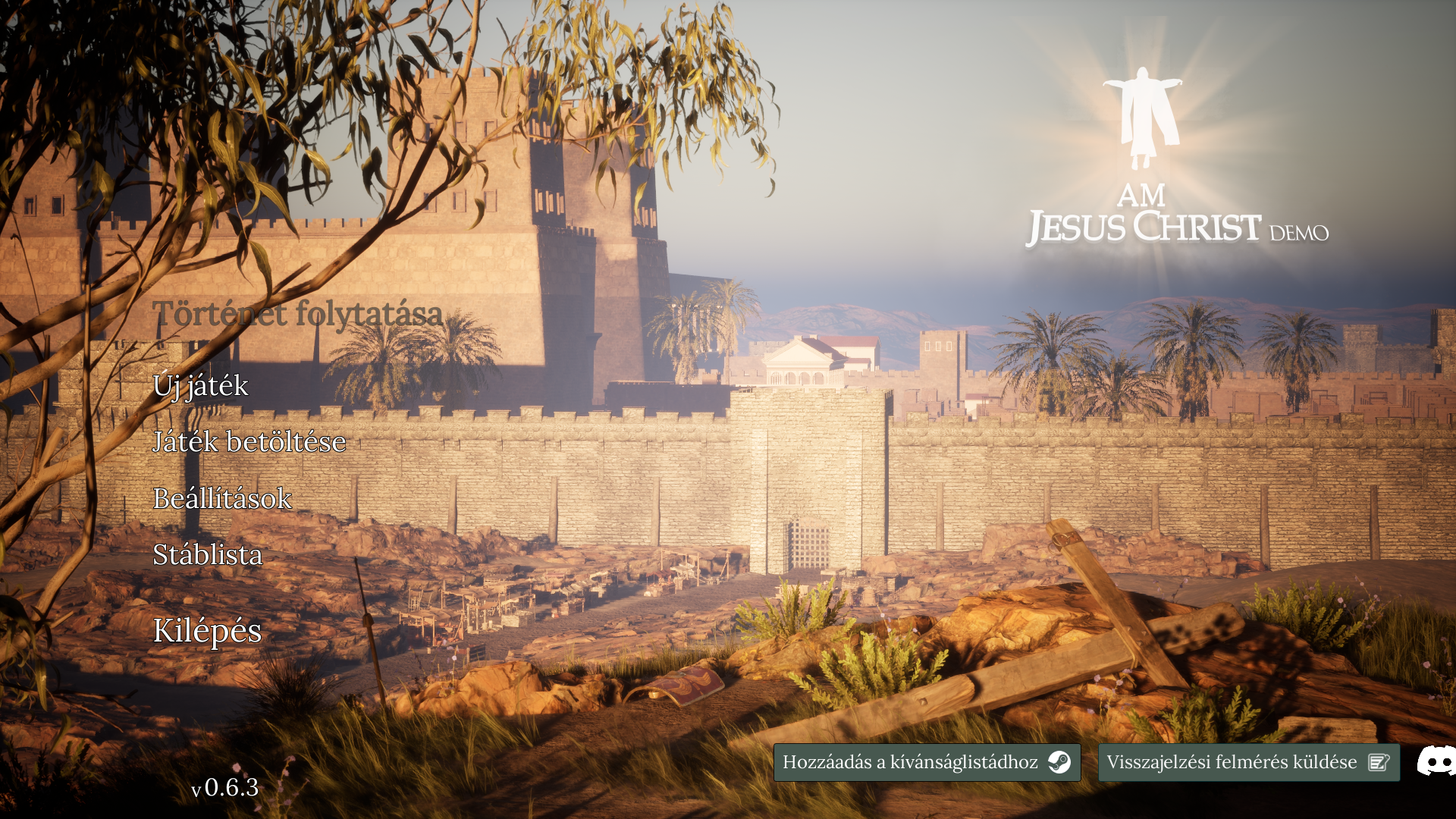Open the Visszajelzési felmérés feedback survey
The width and height of the screenshot is (1456, 819).
pos(1248,762)
